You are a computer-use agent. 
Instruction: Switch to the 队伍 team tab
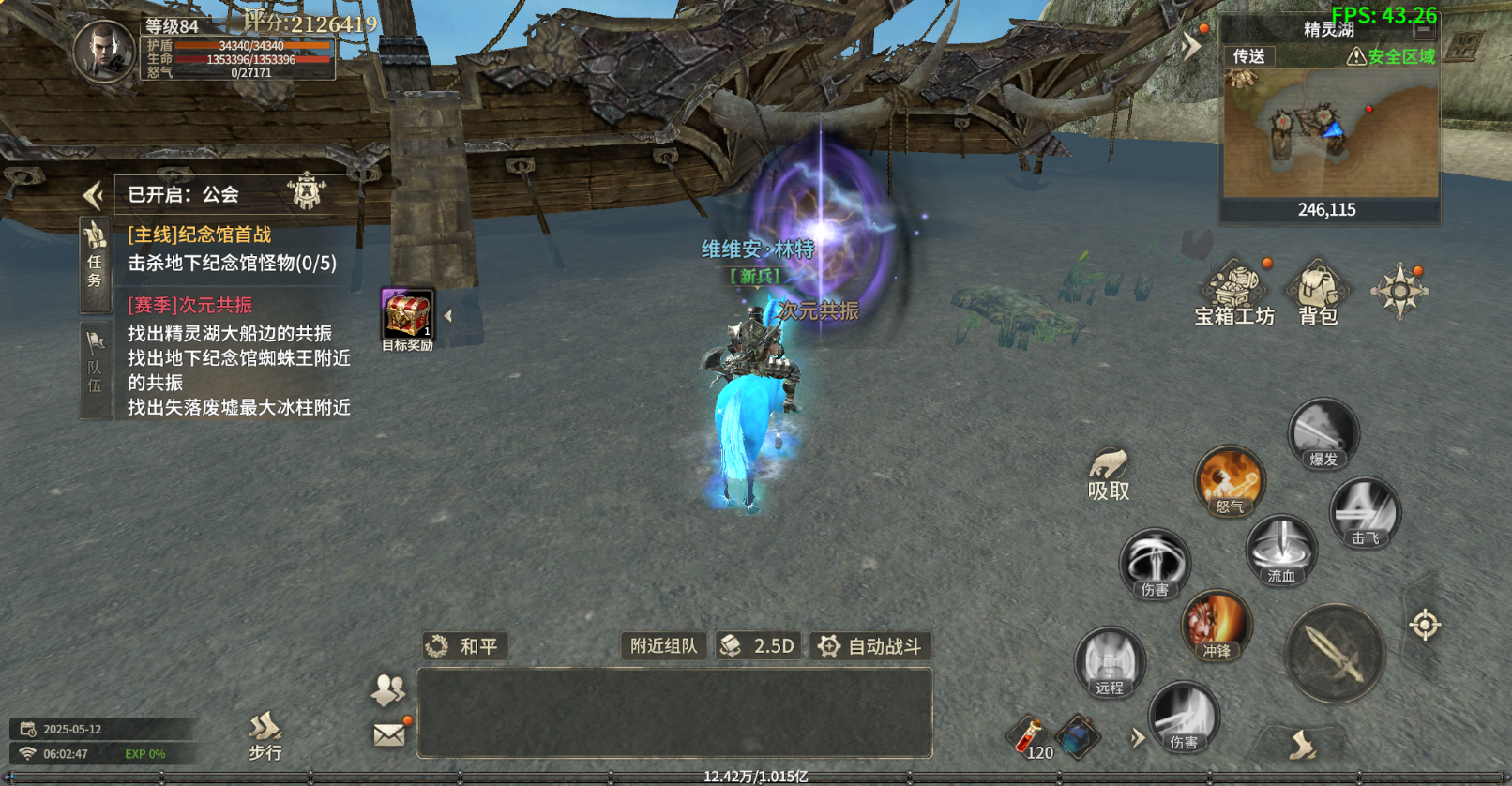pos(95,368)
